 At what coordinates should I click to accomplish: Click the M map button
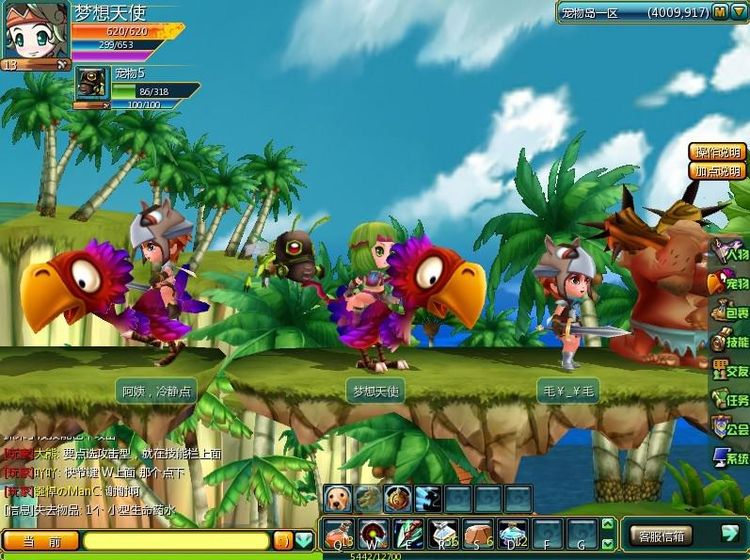point(720,13)
